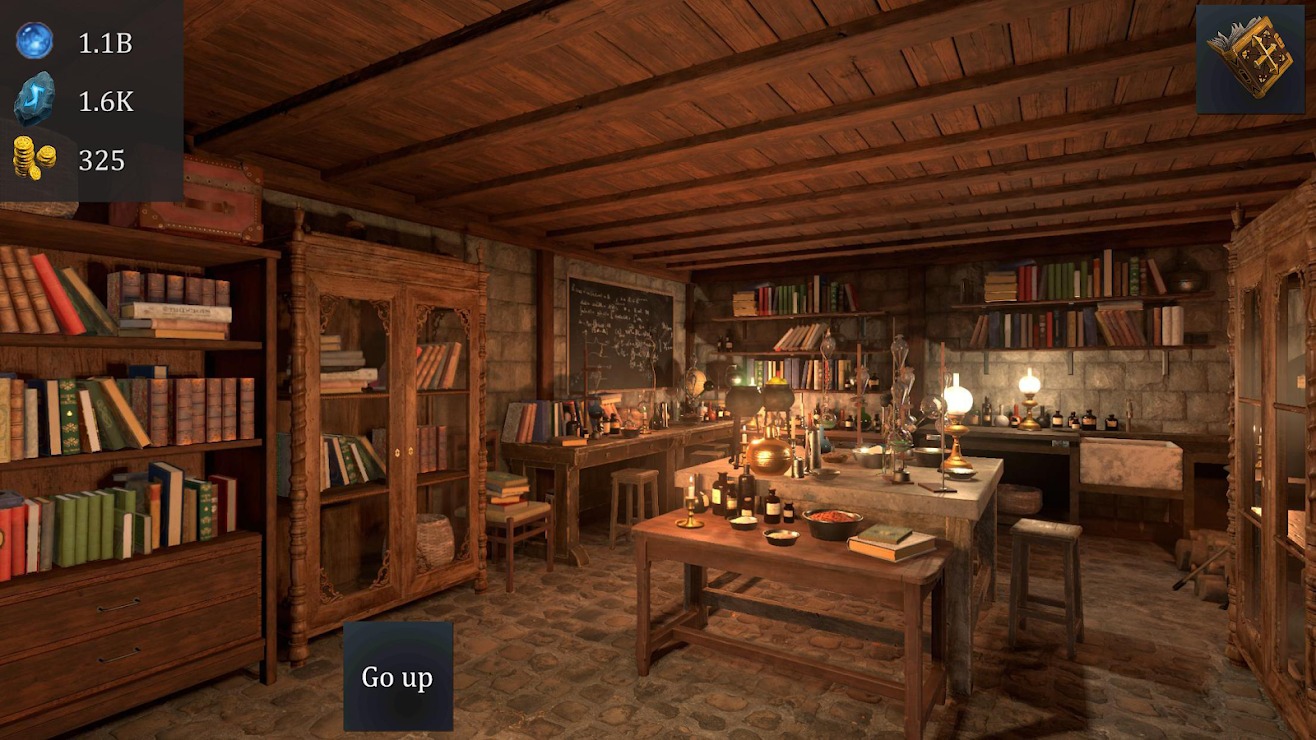Click the Go up button

398,677
